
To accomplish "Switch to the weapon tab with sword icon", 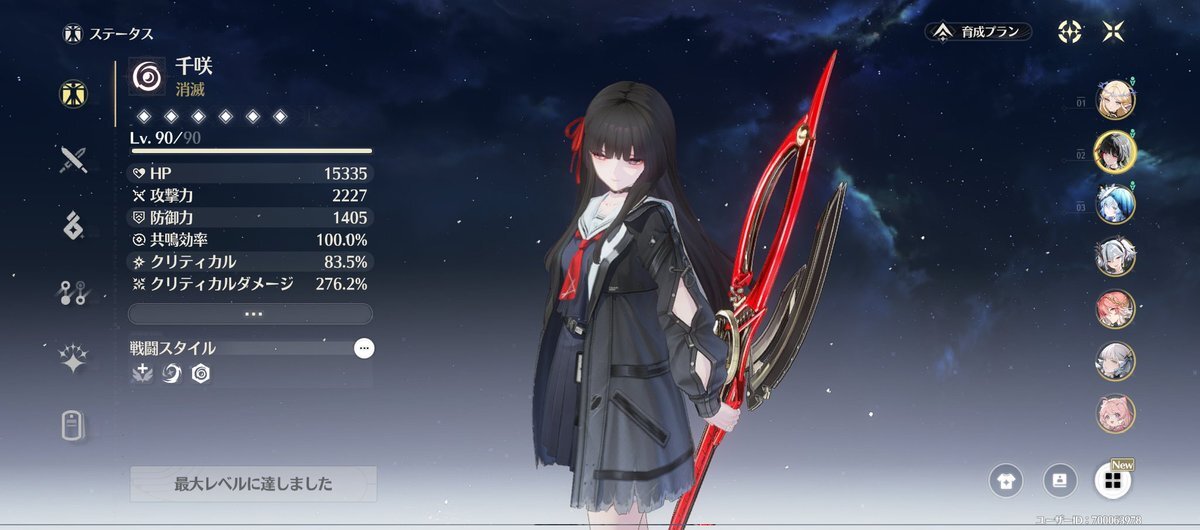I will pos(74,160).
